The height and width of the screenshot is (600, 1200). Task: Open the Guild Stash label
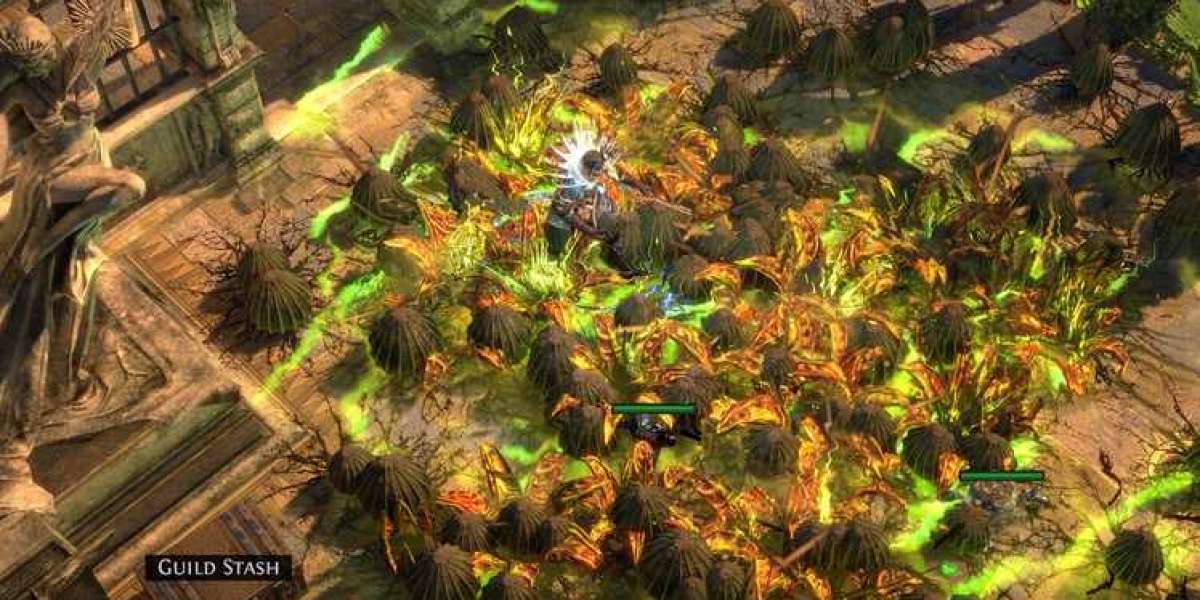pos(219,568)
